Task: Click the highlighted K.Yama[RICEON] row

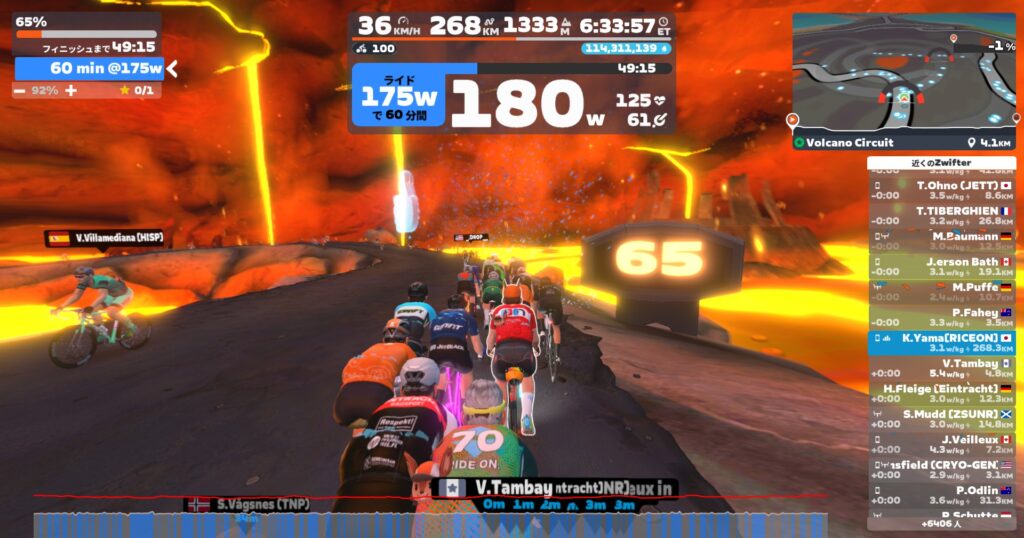Action: pos(941,343)
